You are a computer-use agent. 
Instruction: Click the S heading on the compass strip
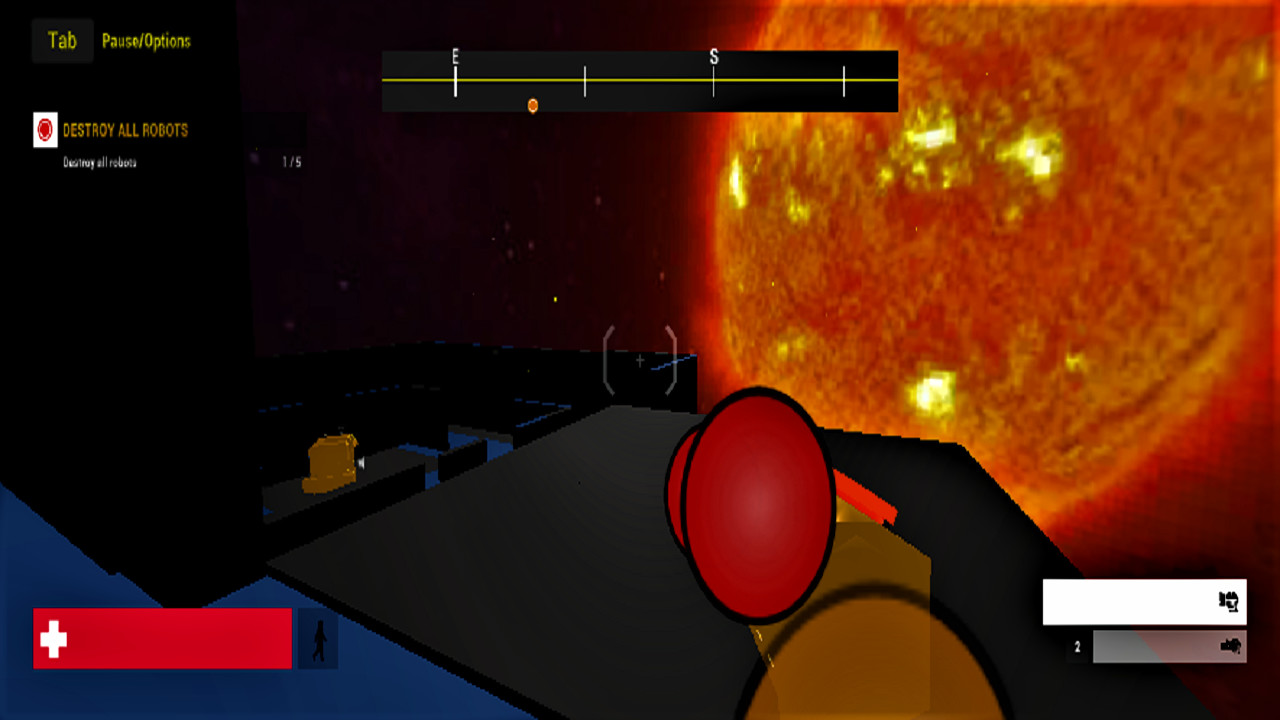coord(712,58)
